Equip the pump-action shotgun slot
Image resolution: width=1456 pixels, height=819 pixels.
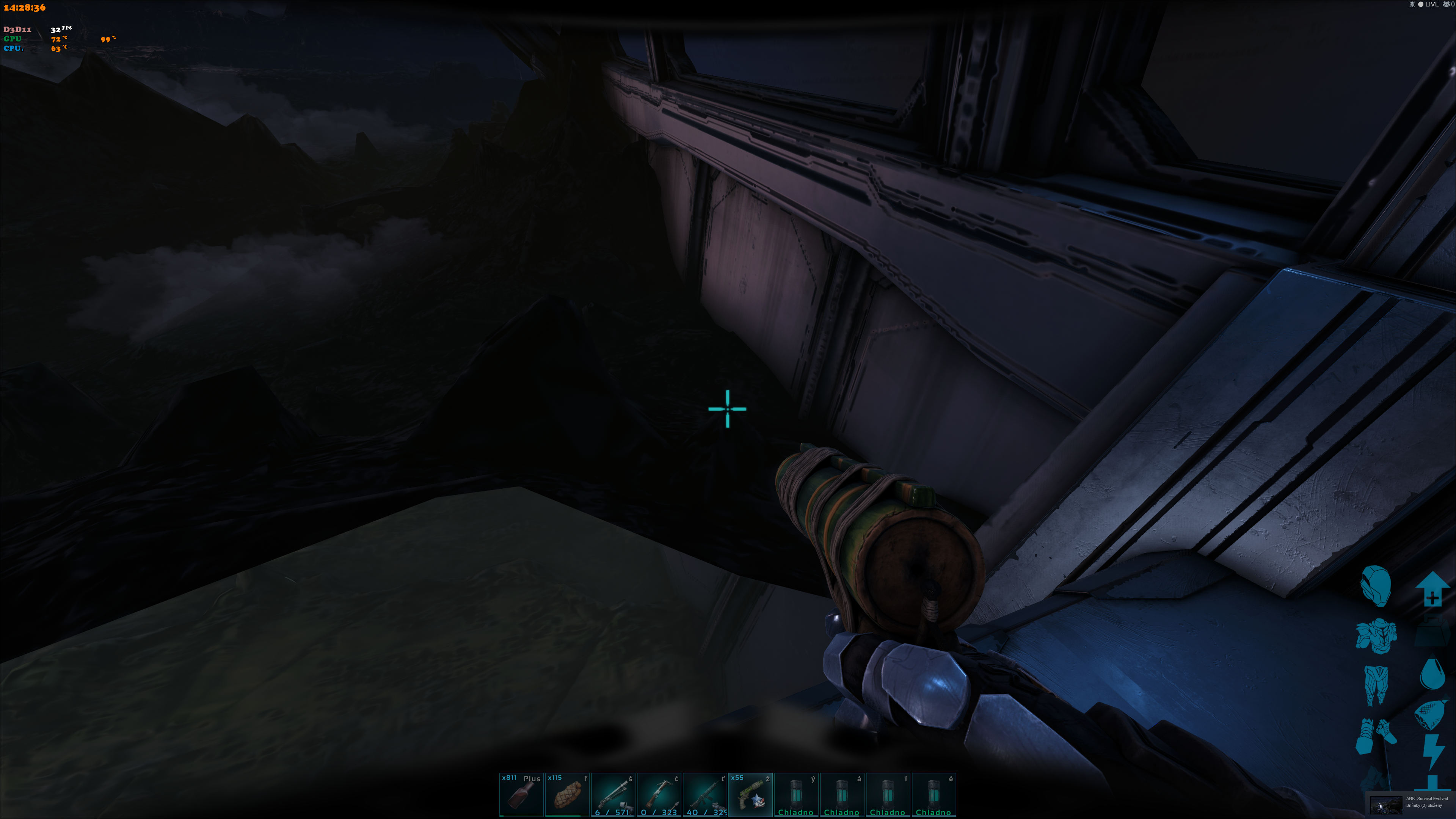(x=613, y=794)
